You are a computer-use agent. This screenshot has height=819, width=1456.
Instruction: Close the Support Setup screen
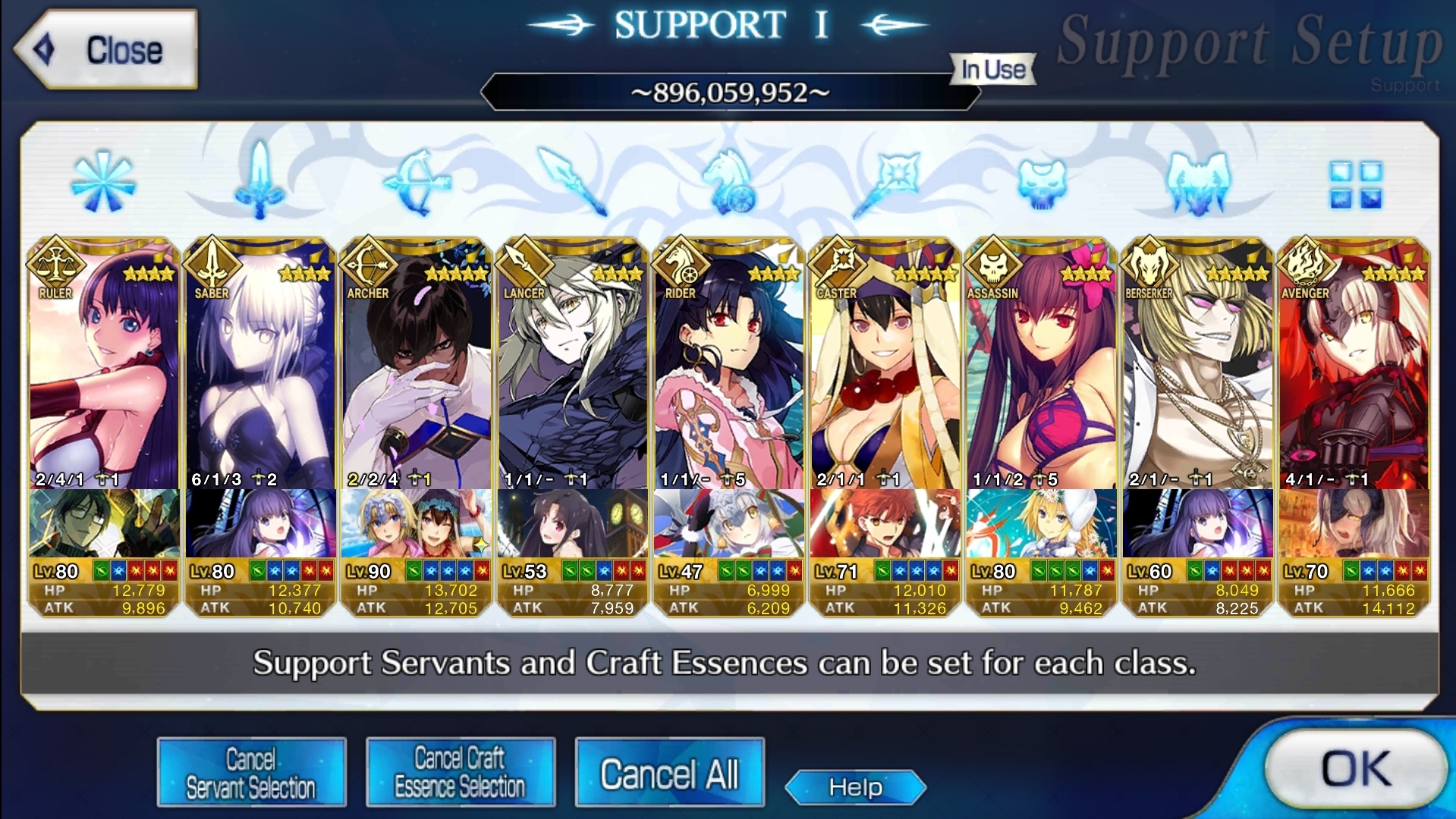coord(106,50)
